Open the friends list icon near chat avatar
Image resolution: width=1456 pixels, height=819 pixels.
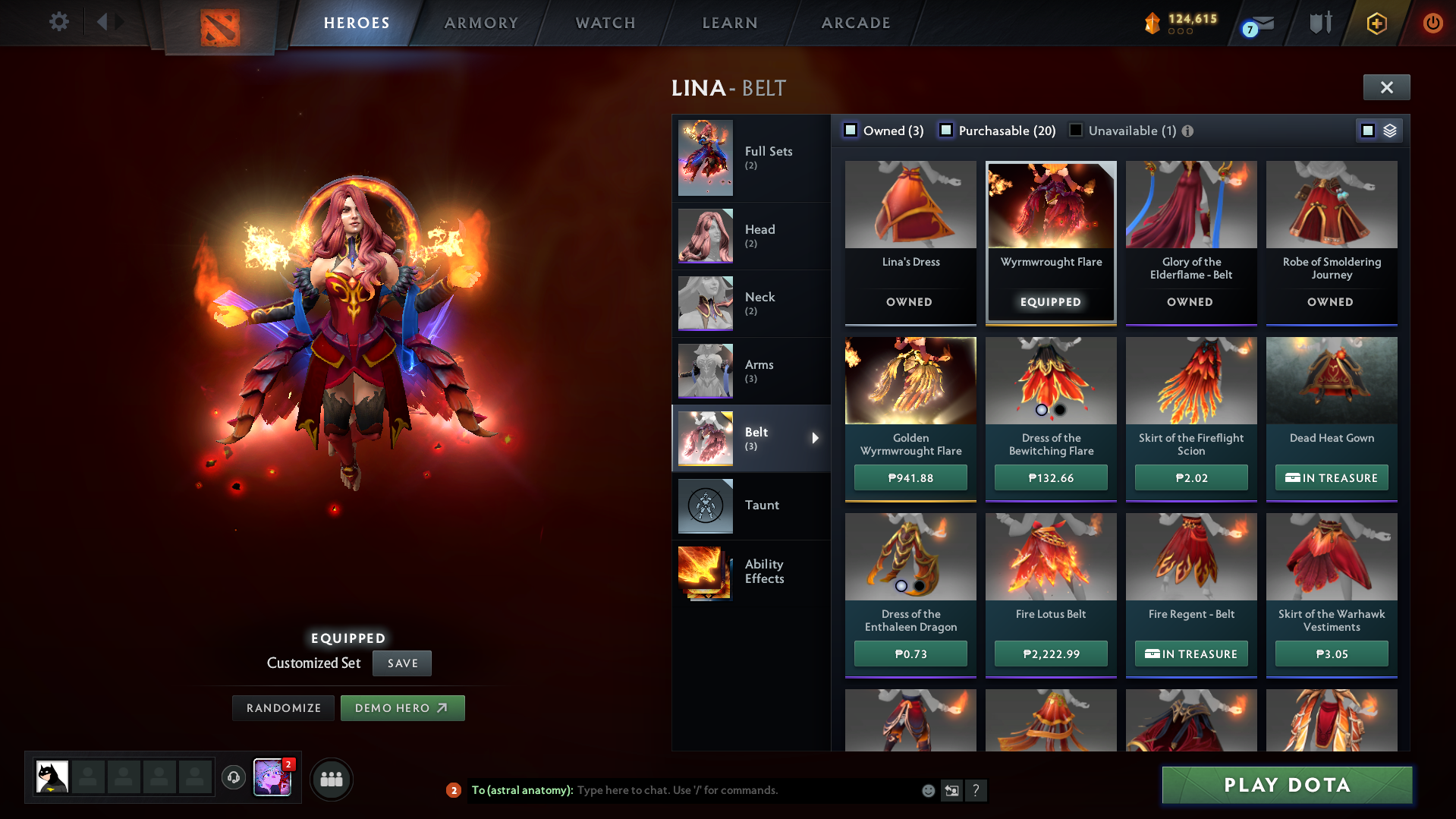(x=331, y=779)
